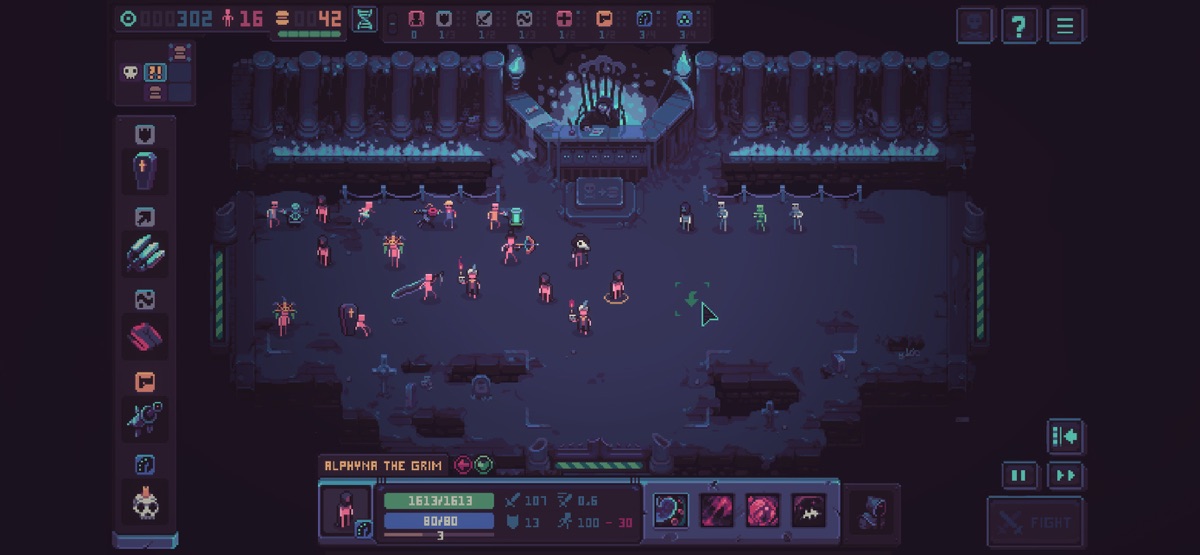Click the collapse arrow button above pause
This screenshot has width=1200, height=555.
1066,437
